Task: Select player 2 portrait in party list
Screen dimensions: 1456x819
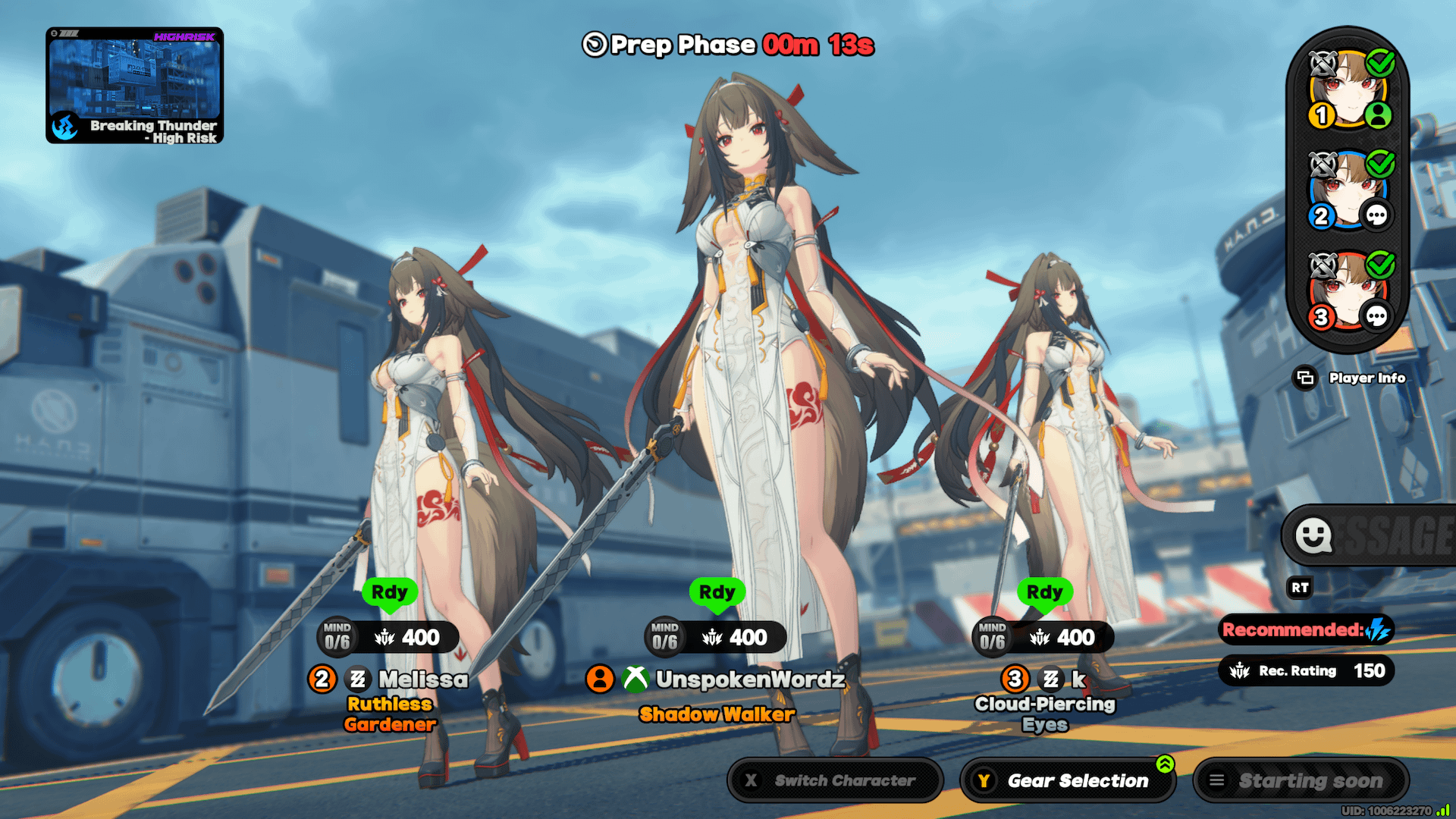Action: click(x=1348, y=191)
